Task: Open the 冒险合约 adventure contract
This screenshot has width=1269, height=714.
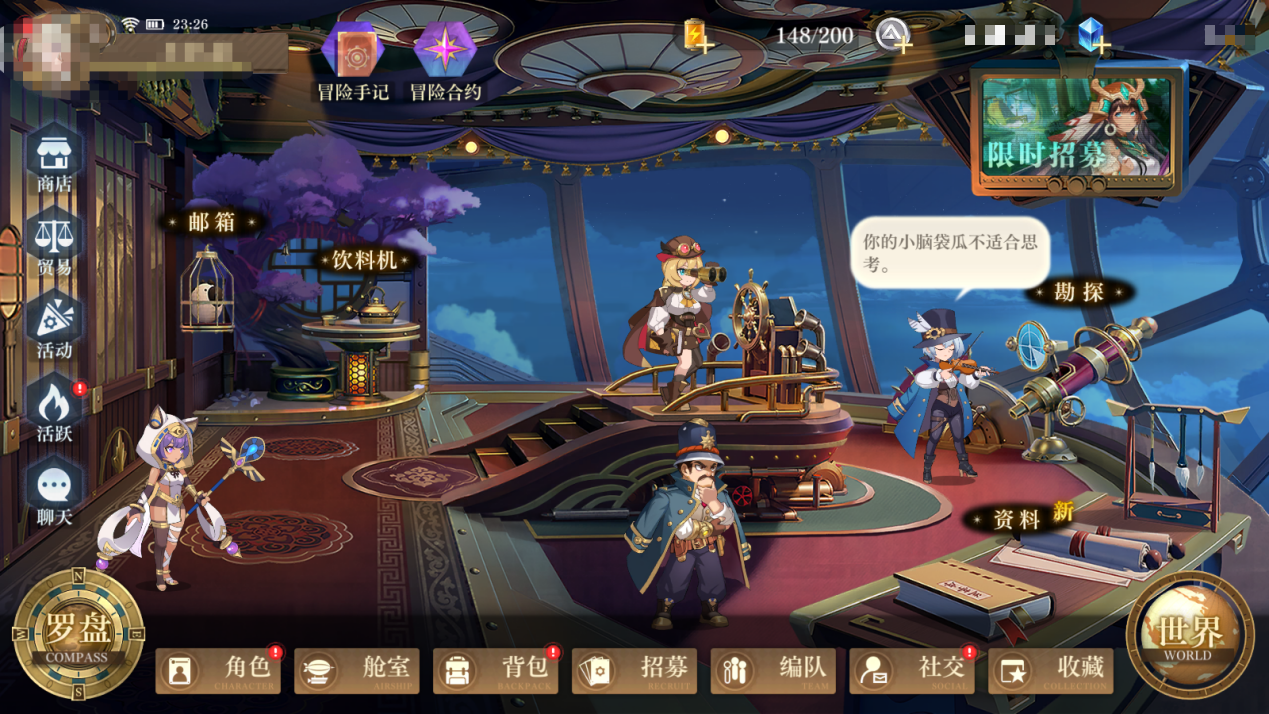Action: coord(445,58)
